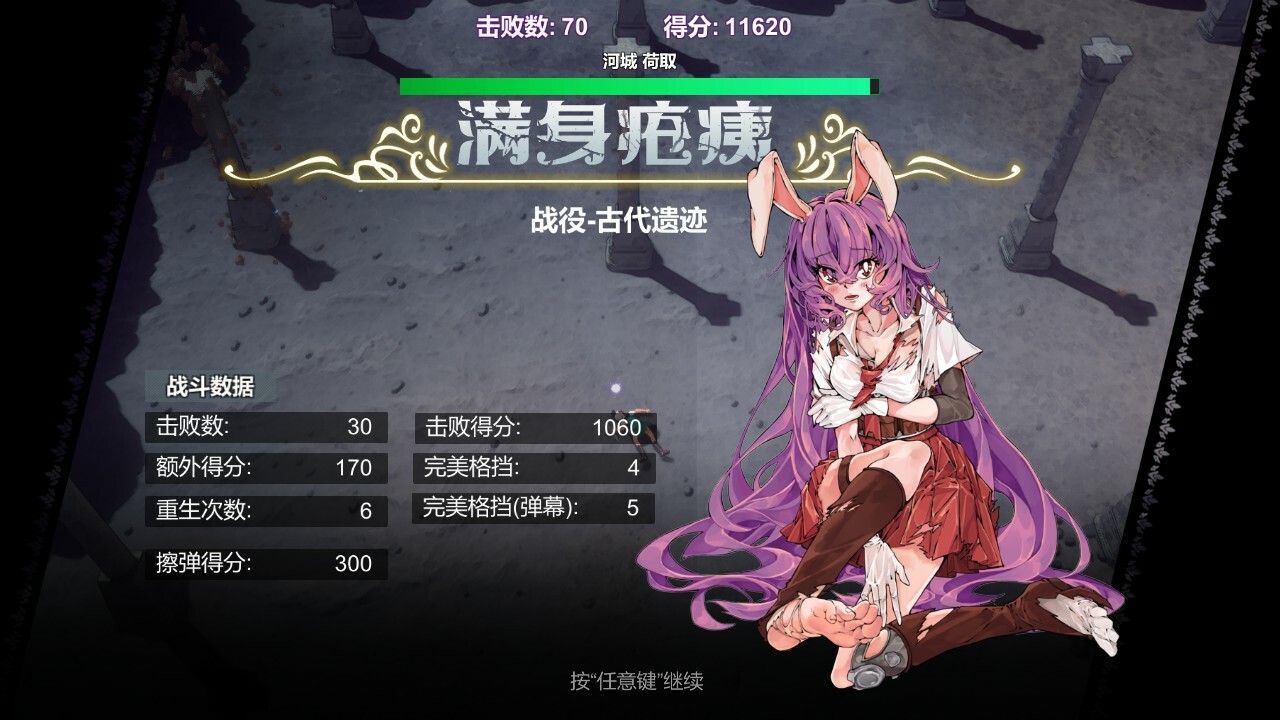This screenshot has height=720, width=1280.
Task: Click the 额外得分 stat entry
Action: [x=265, y=468]
